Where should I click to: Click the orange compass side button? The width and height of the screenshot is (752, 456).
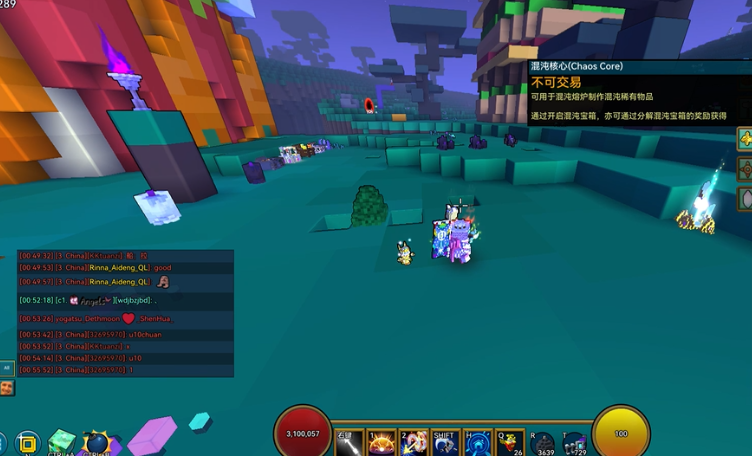coord(745,168)
